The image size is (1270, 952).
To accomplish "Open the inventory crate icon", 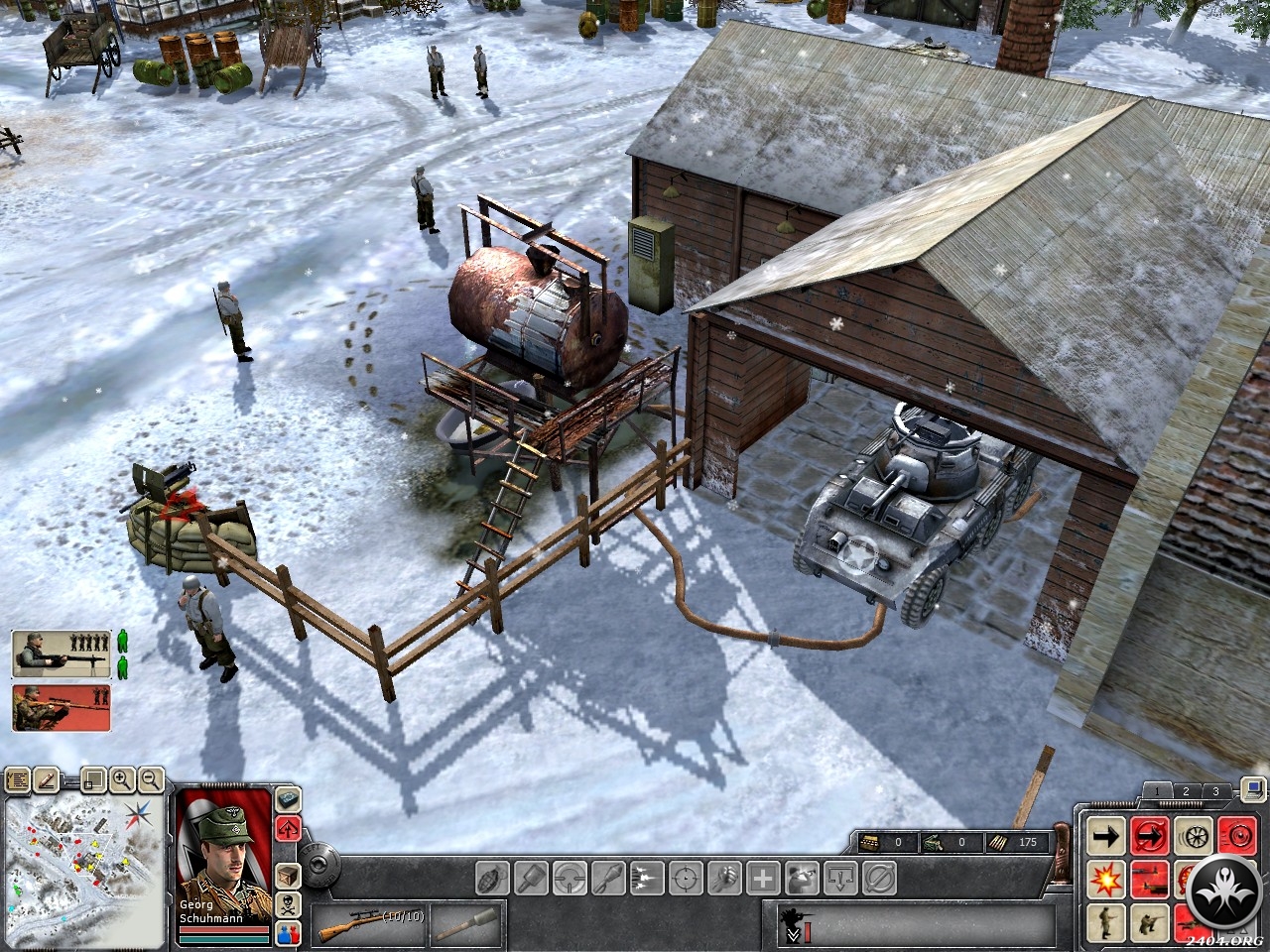I will [288, 876].
